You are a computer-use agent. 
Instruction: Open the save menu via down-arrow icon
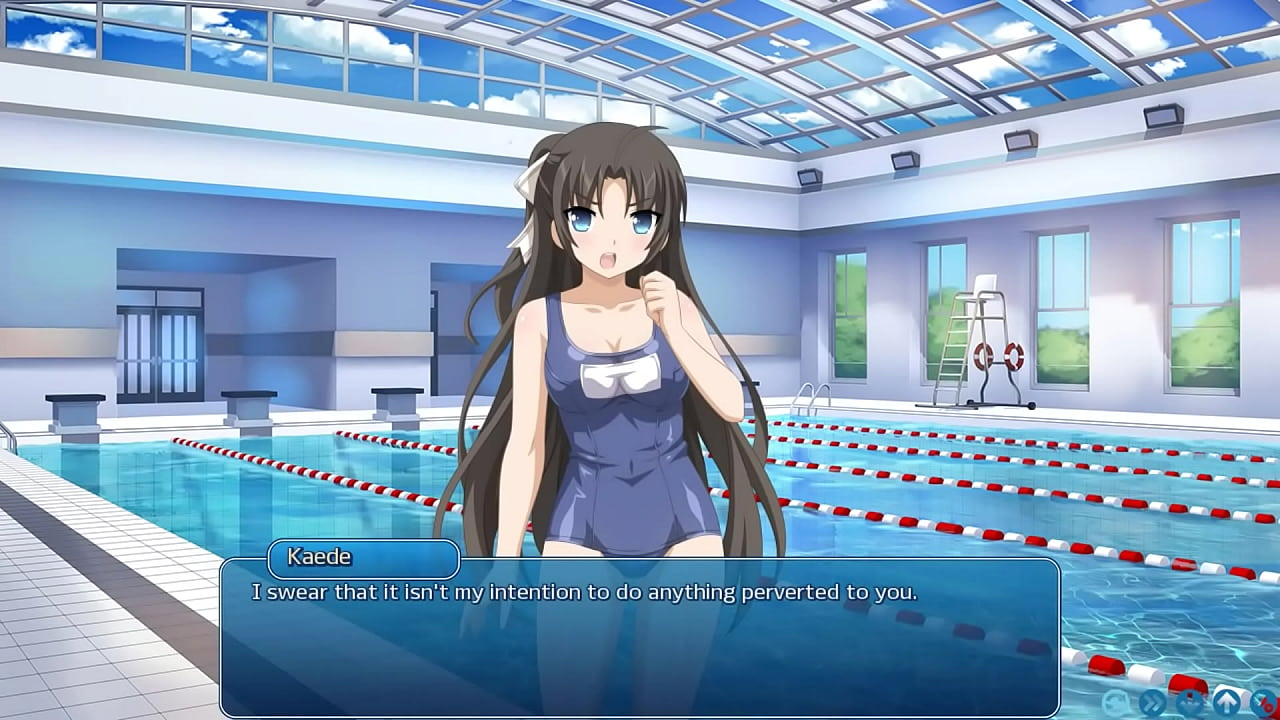pos(1190,701)
